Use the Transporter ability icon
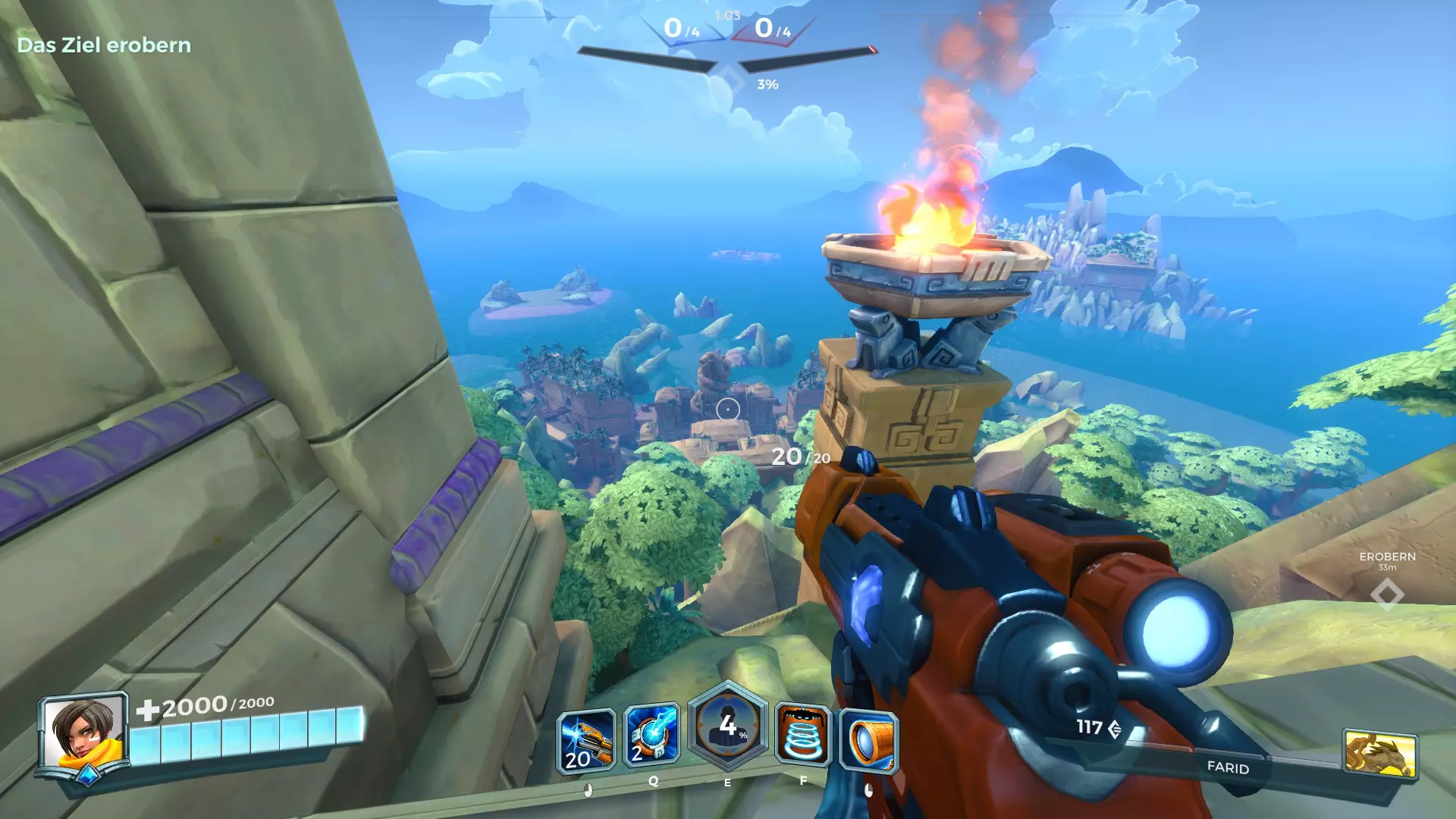1456x819 pixels. (803, 736)
